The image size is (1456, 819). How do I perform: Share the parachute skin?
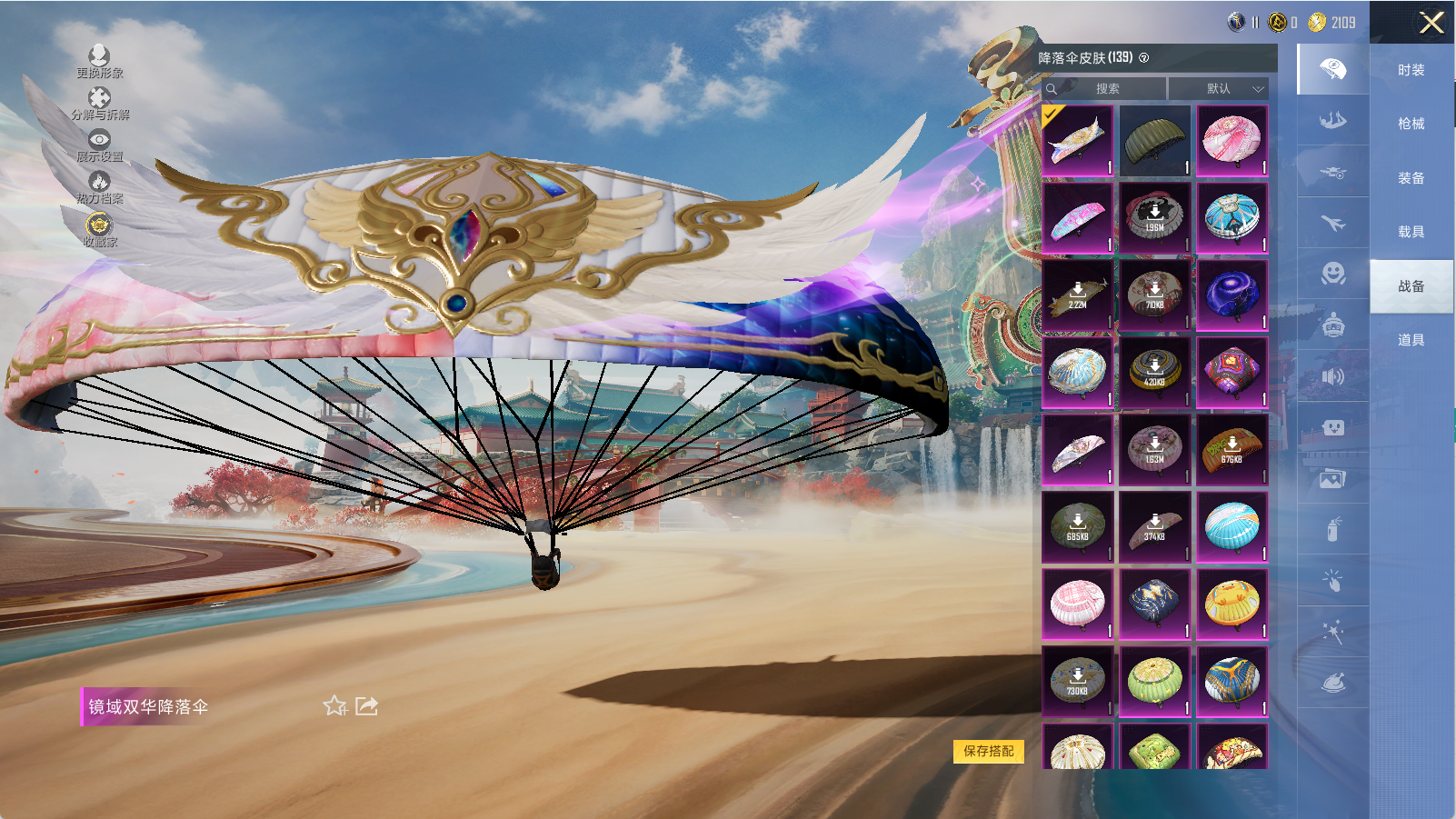366,706
